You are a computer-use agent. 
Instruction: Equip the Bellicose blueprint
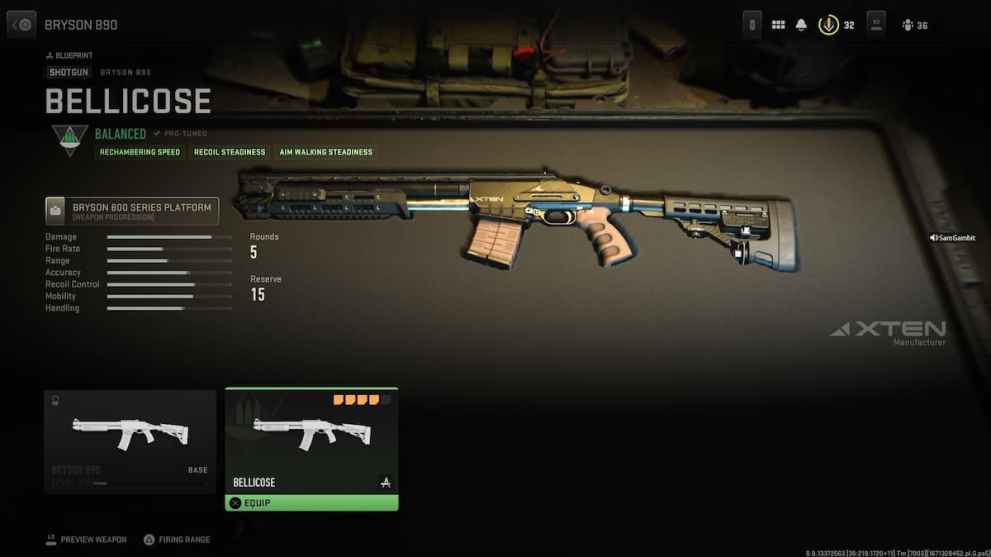coord(311,503)
